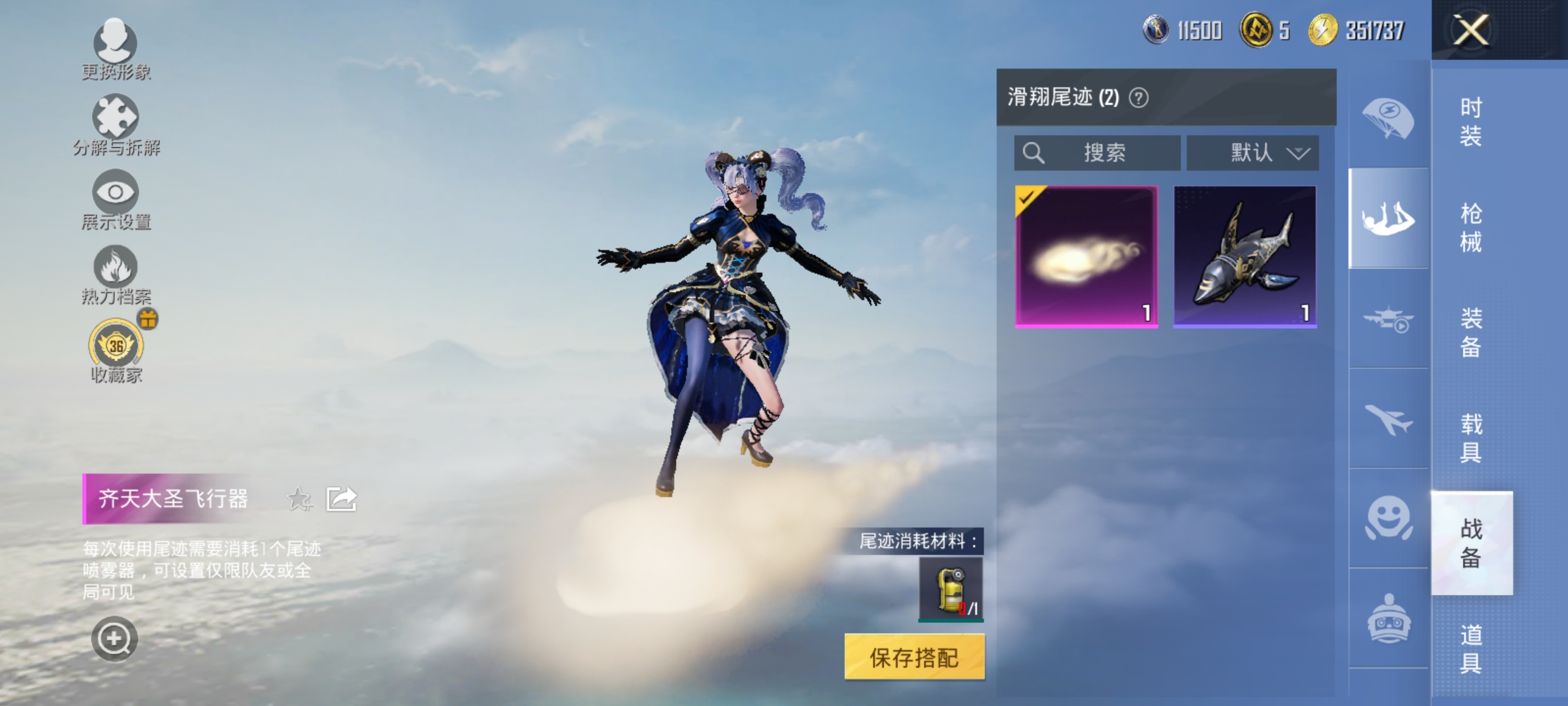Open the 默认 sorting dropdown
1568x706 pixels.
[1252, 153]
